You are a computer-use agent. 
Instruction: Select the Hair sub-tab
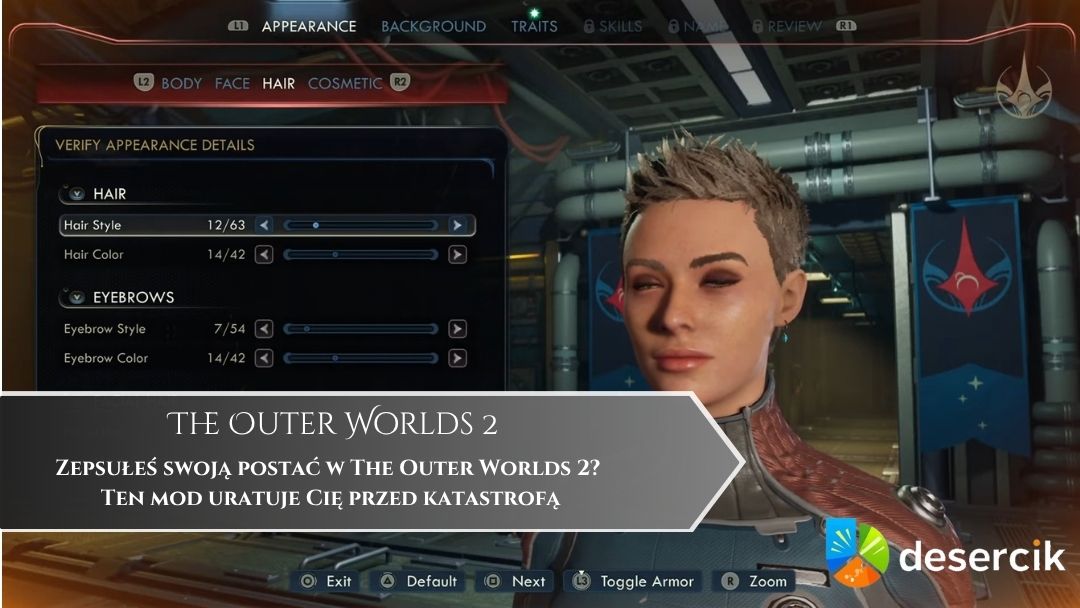278,83
